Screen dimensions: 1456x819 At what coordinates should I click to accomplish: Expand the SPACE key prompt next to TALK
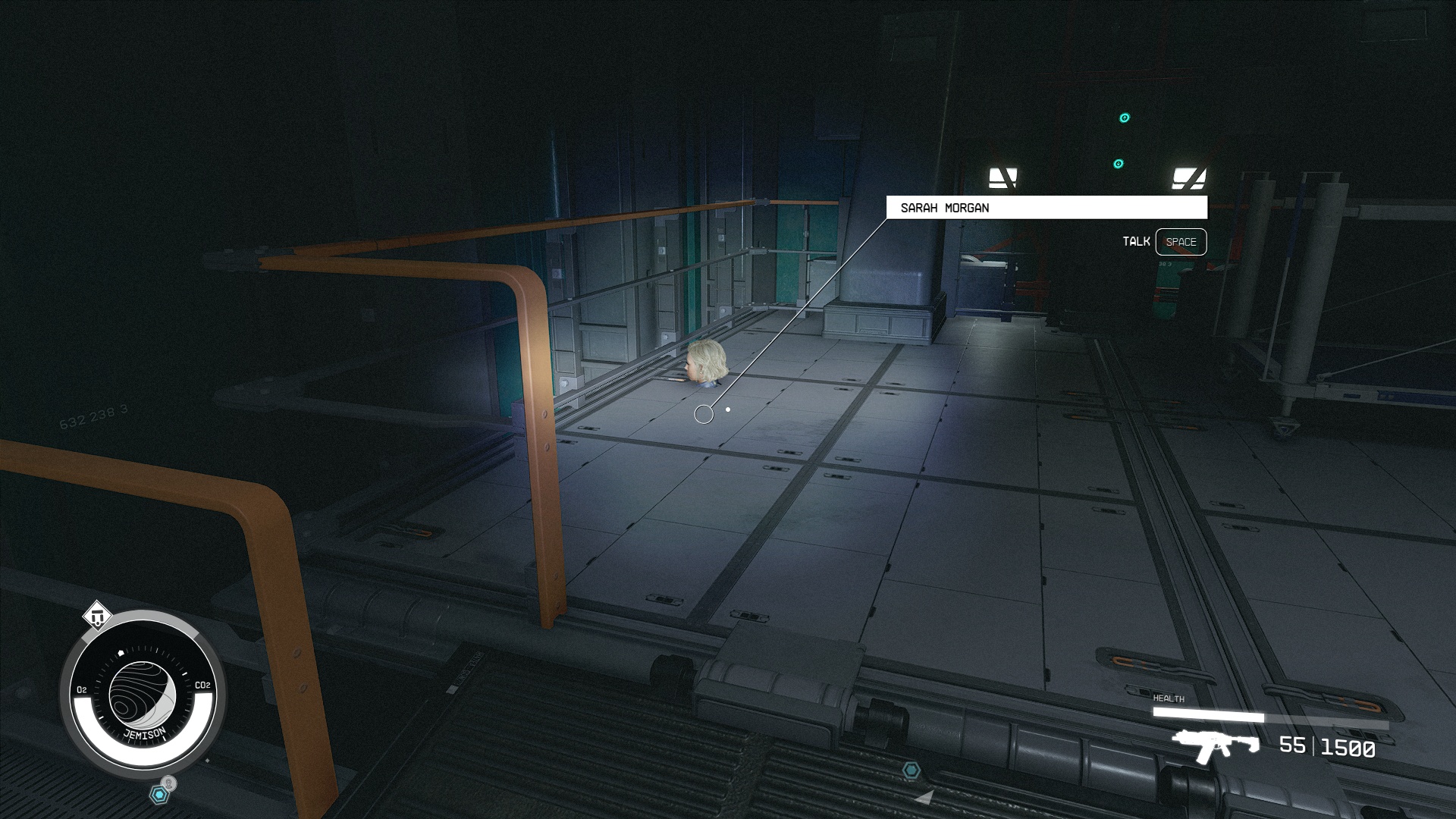1181,242
